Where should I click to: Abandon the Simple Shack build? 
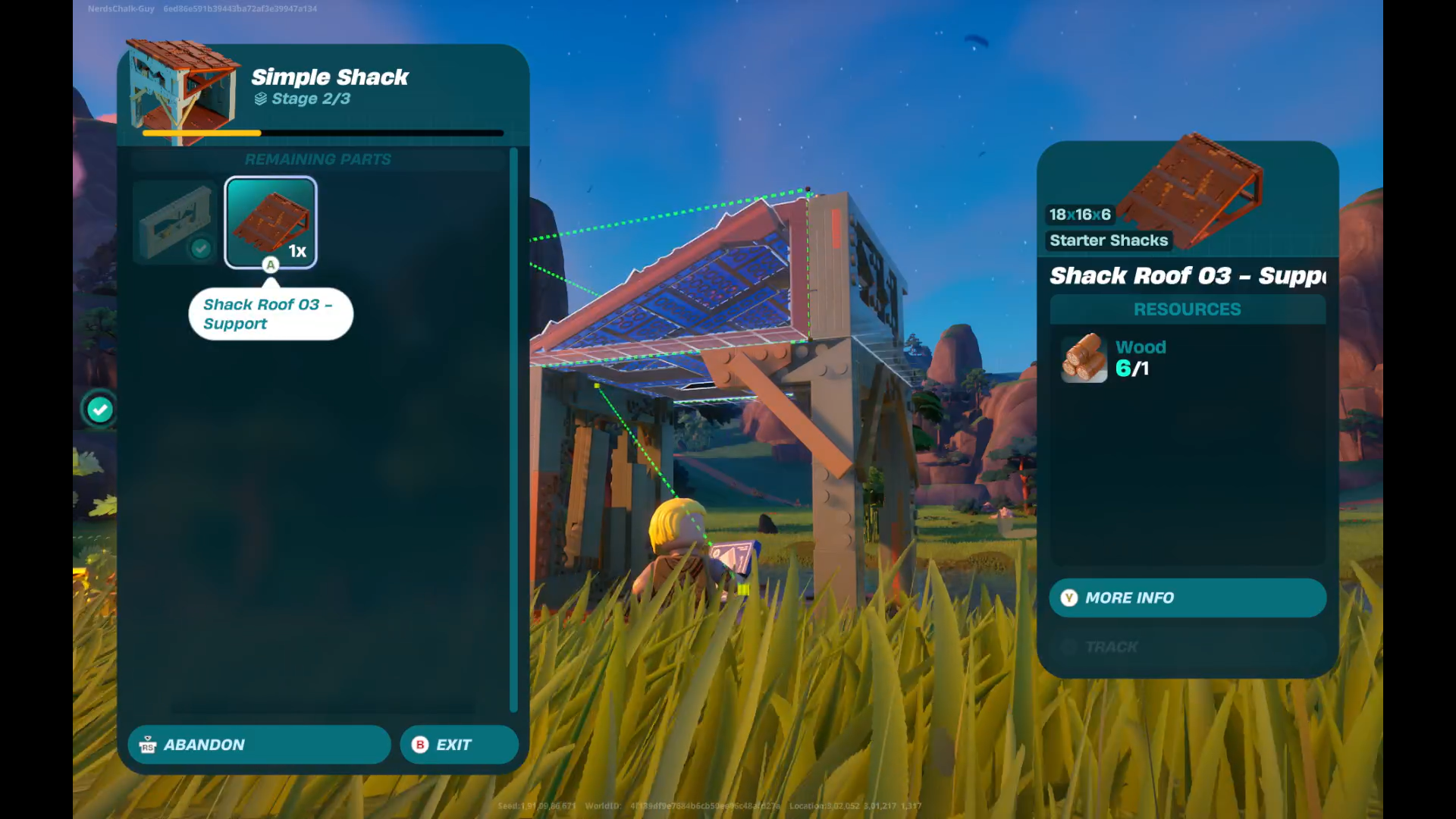pyautogui.click(x=259, y=745)
